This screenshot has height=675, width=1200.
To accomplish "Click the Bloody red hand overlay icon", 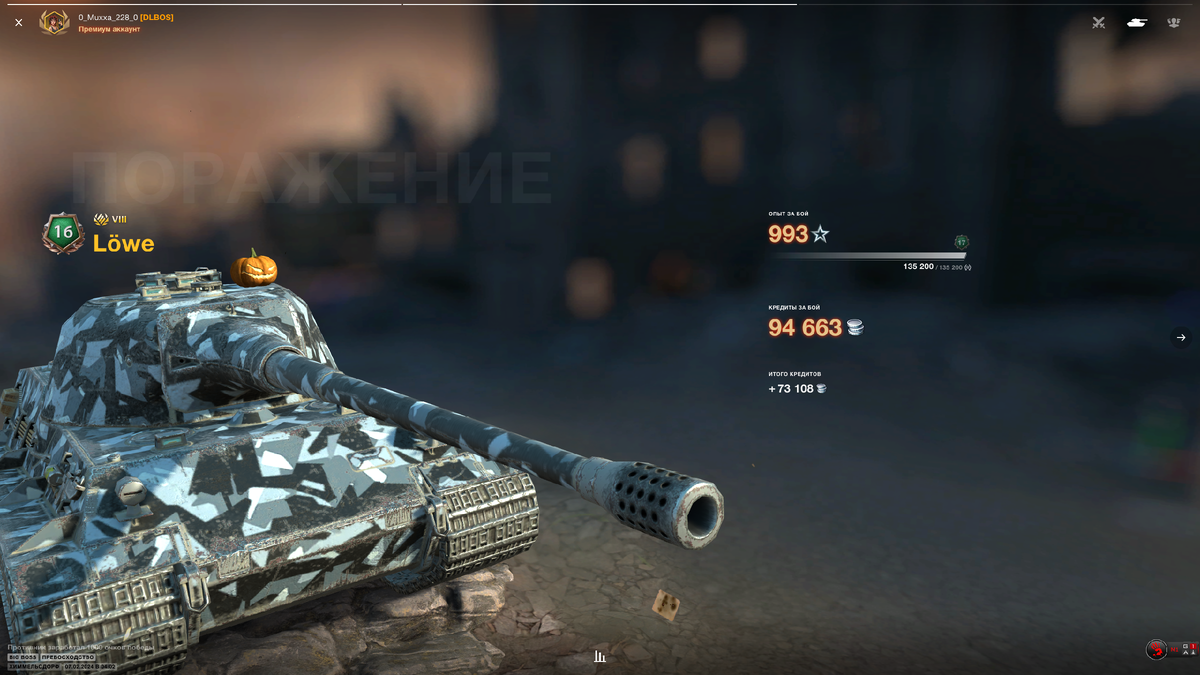I will (x=1157, y=650).
